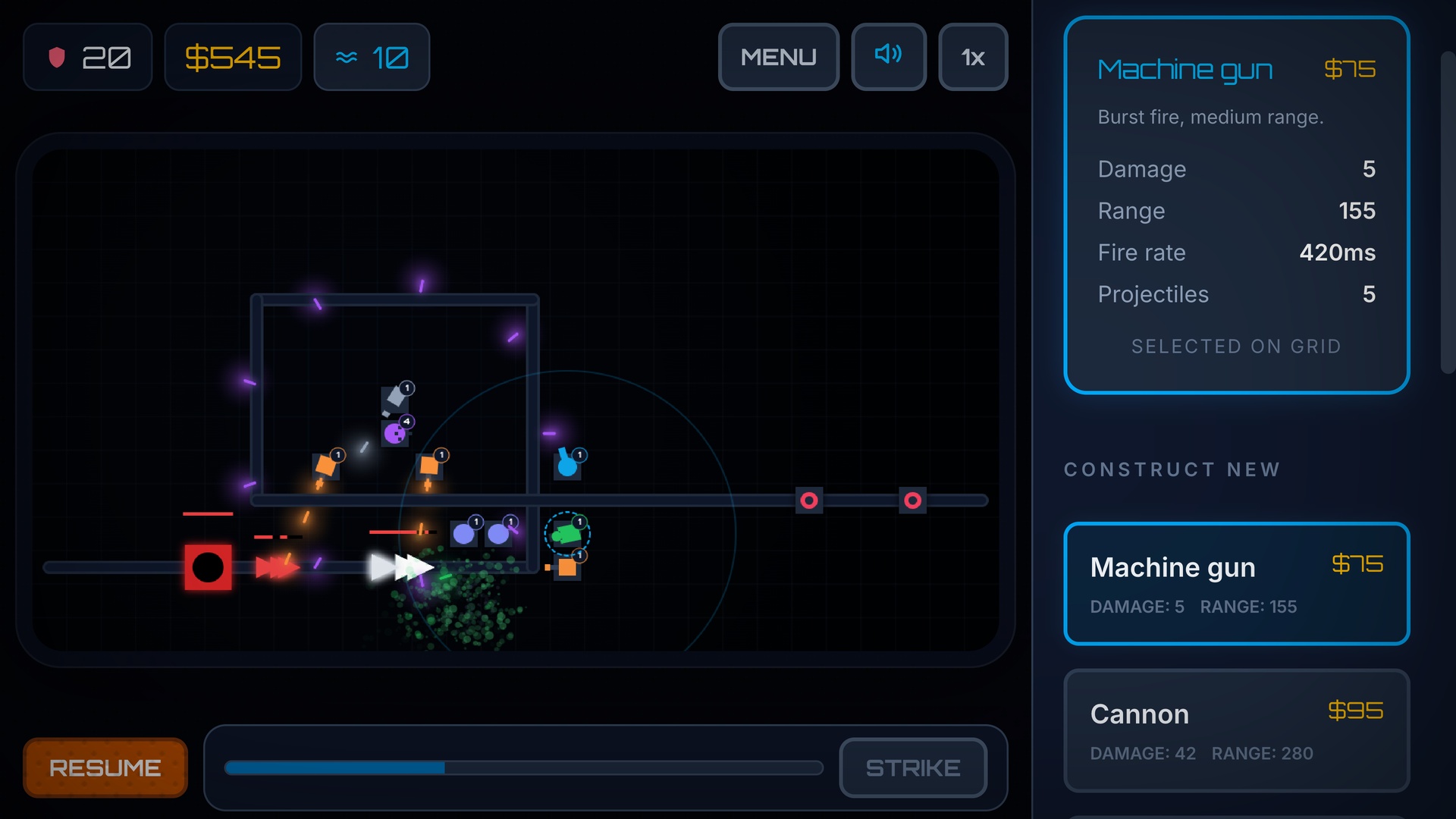Click the wave counter showing 10

[x=371, y=56]
